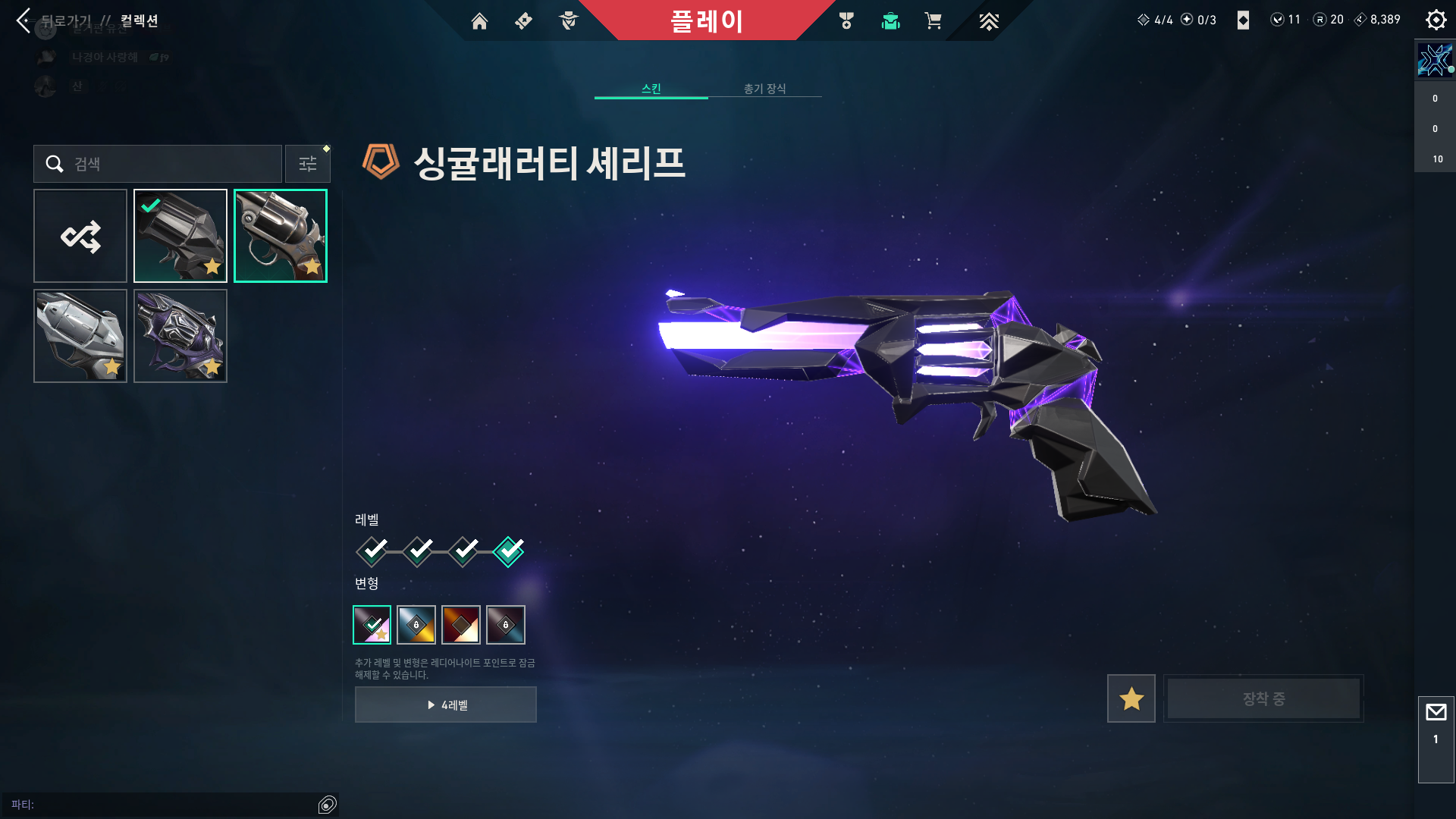Select the 스킨 tab
The width and height of the screenshot is (1456, 819).
point(651,89)
